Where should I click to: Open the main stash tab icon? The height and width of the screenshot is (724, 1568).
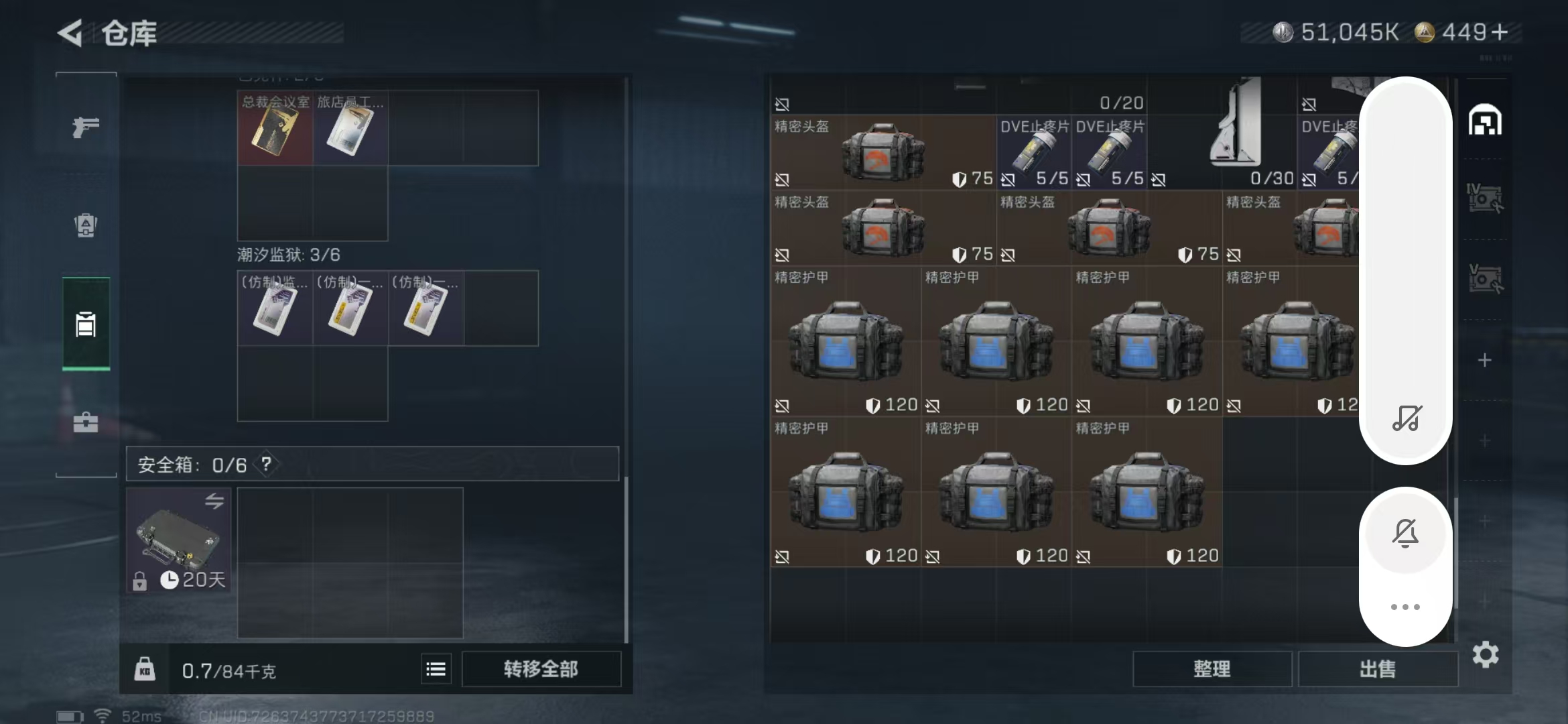(1485, 121)
